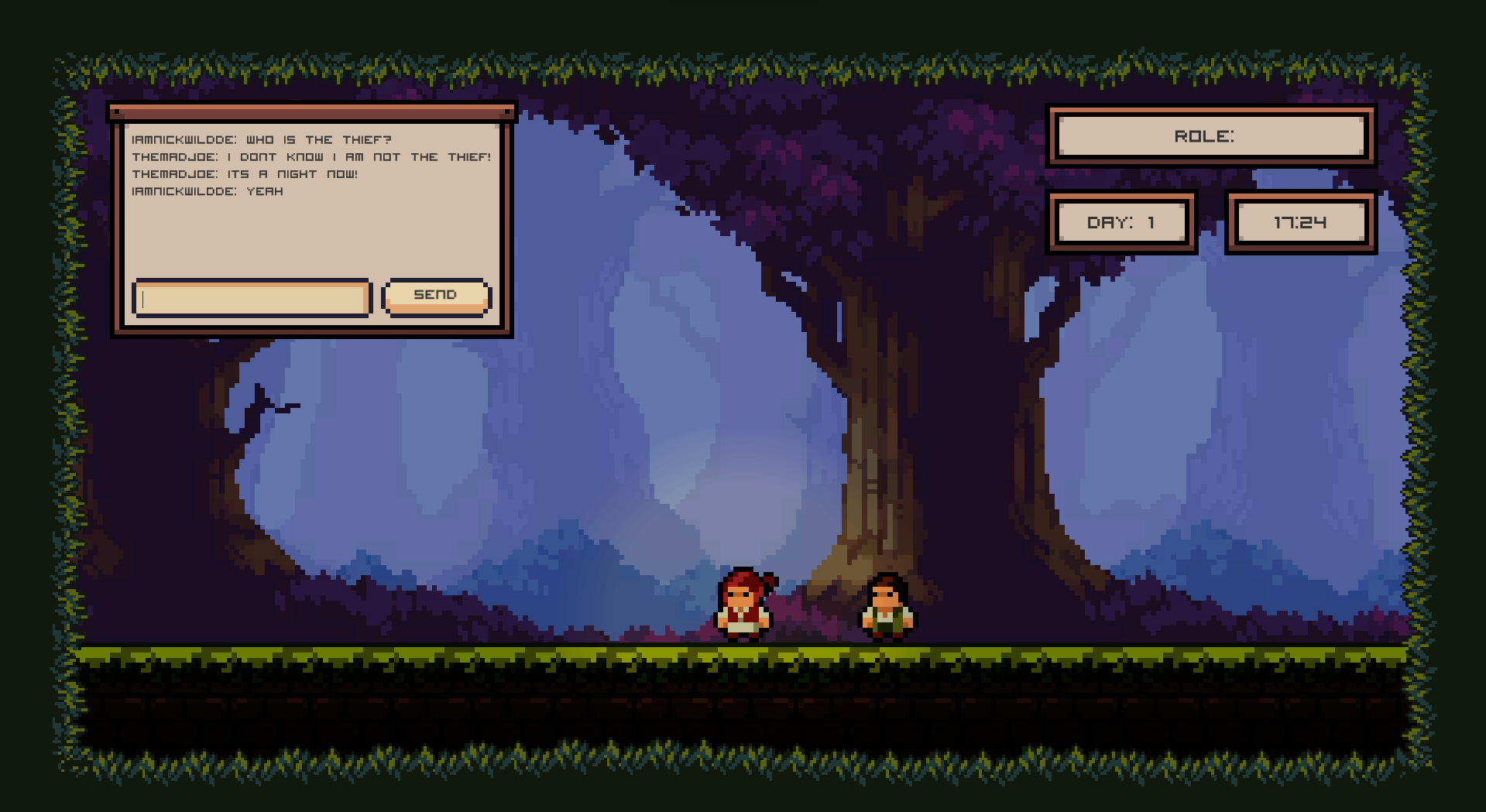Select the red-haired character sprite
The height and width of the screenshot is (812, 1486).
coord(742,608)
